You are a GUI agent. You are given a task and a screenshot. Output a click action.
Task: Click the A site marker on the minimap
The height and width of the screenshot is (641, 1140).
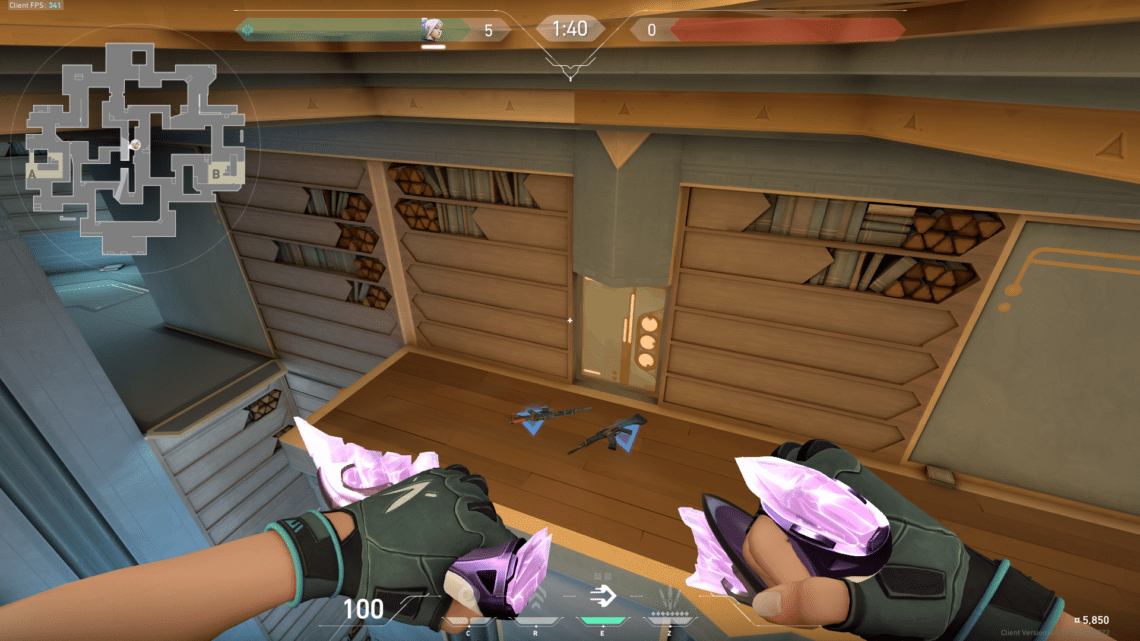[x=33, y=173]
